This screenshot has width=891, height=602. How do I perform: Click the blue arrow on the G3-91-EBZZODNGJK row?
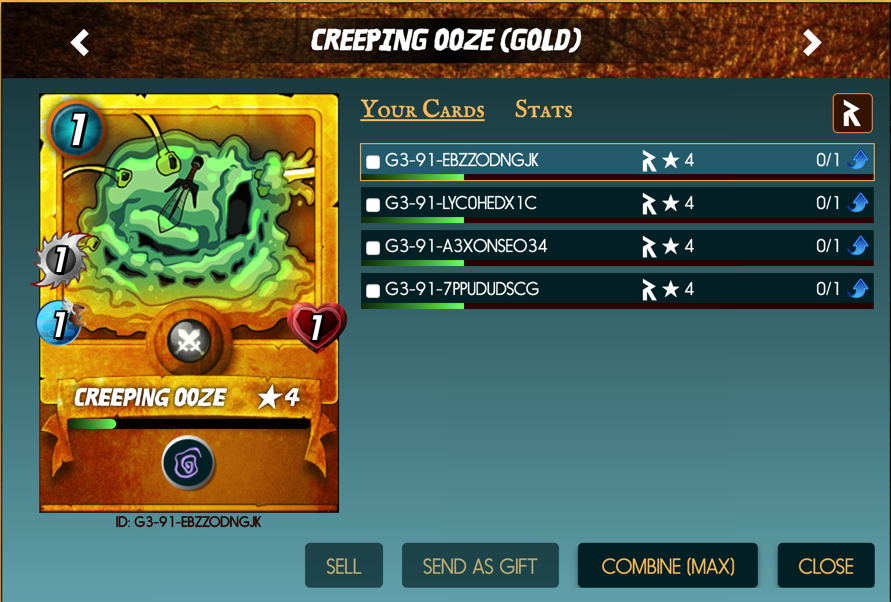pos(858,160)
